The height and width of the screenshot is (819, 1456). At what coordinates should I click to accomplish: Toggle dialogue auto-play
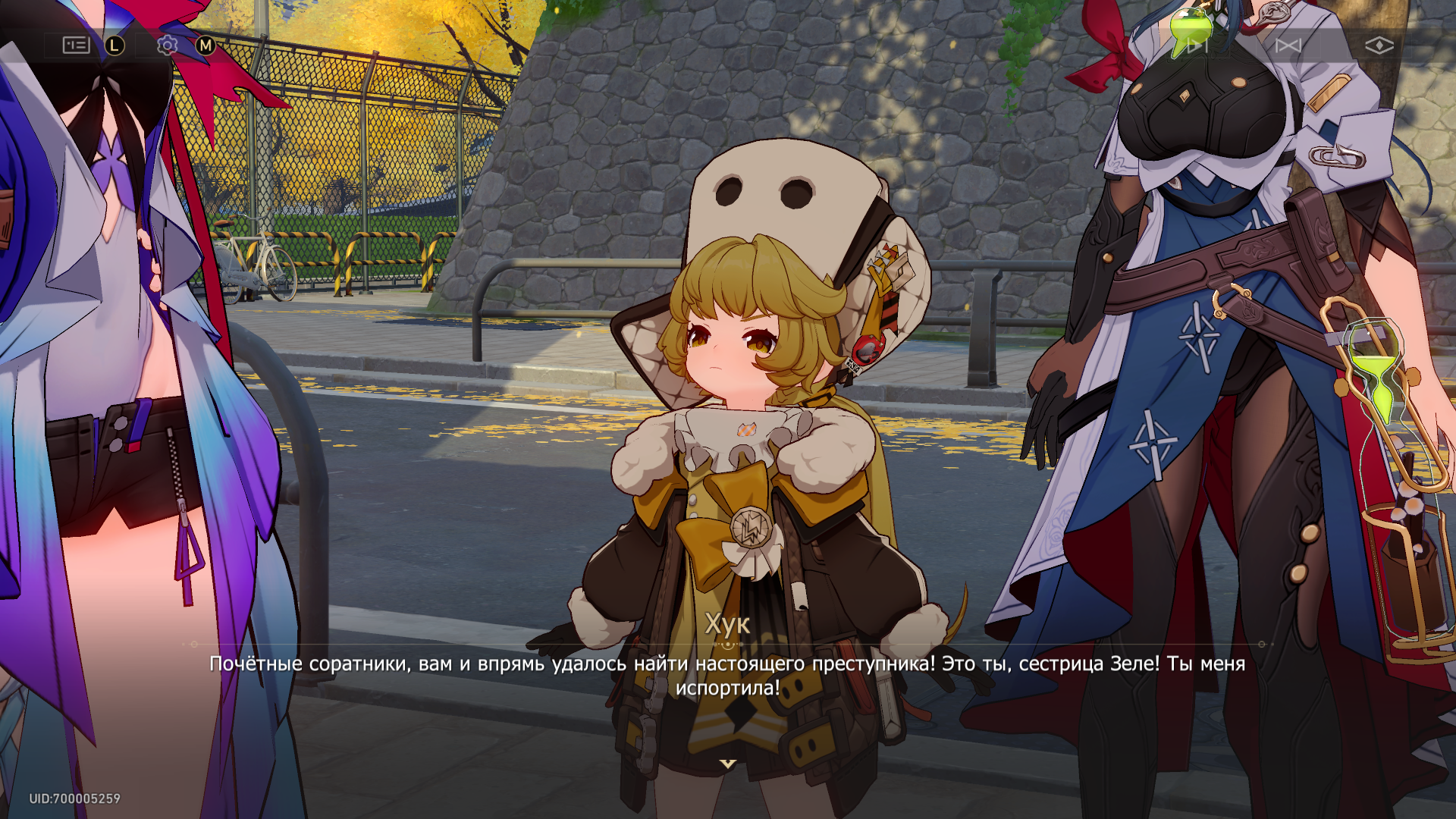pos(1197,45)
